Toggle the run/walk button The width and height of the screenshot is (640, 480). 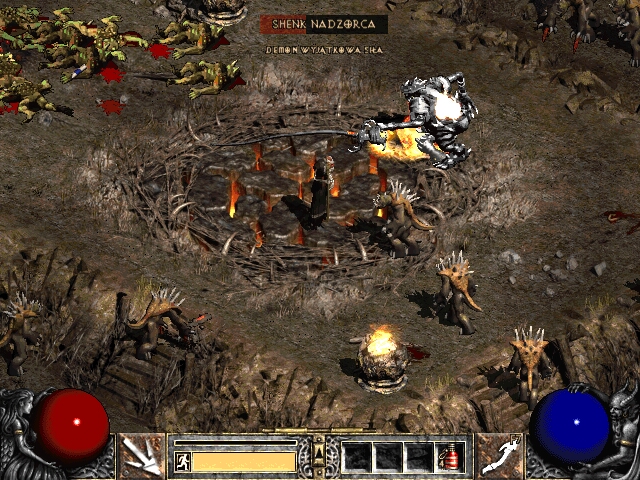point(182,461)
